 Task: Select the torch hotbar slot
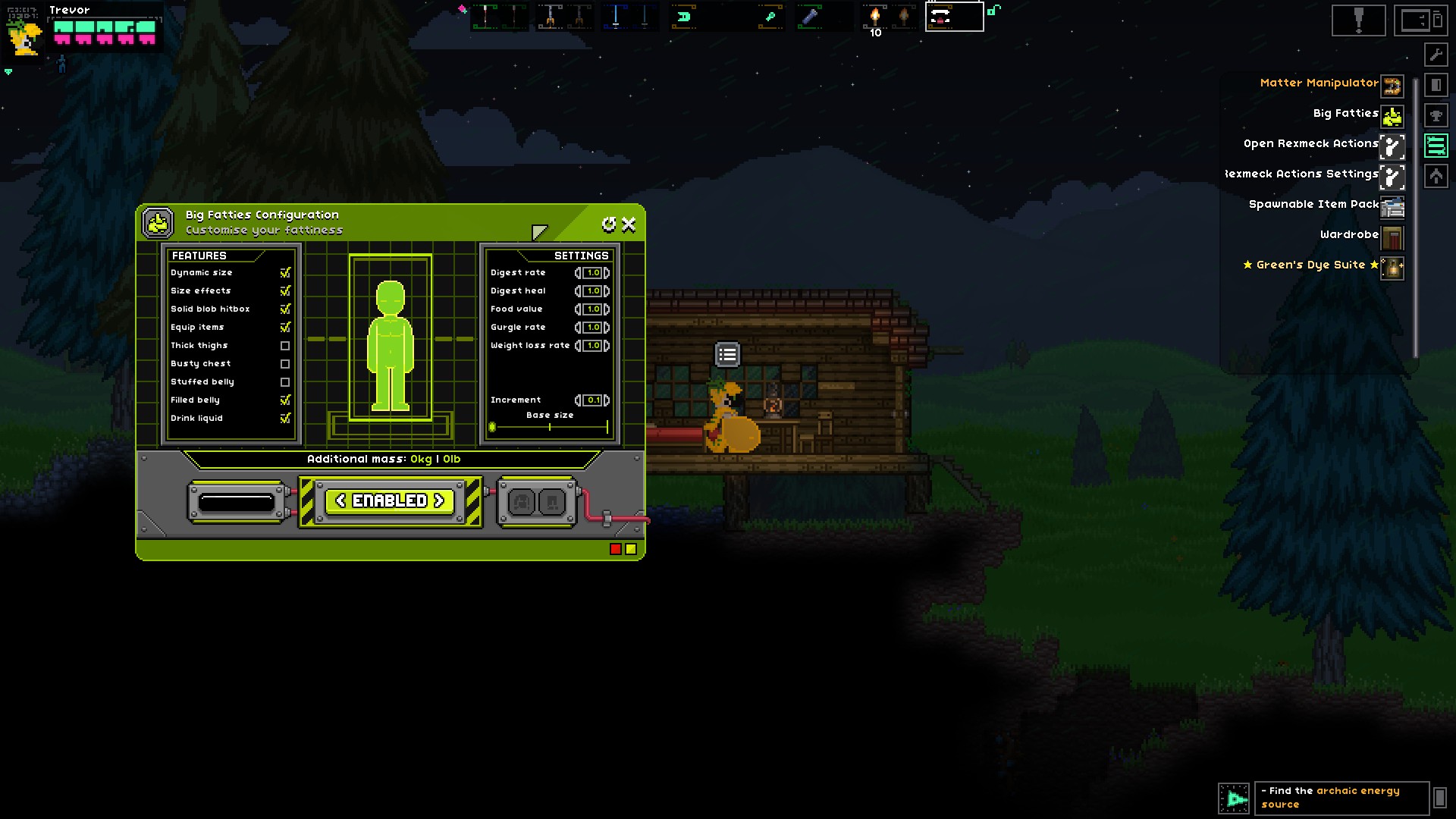click(x=875, y=17)
